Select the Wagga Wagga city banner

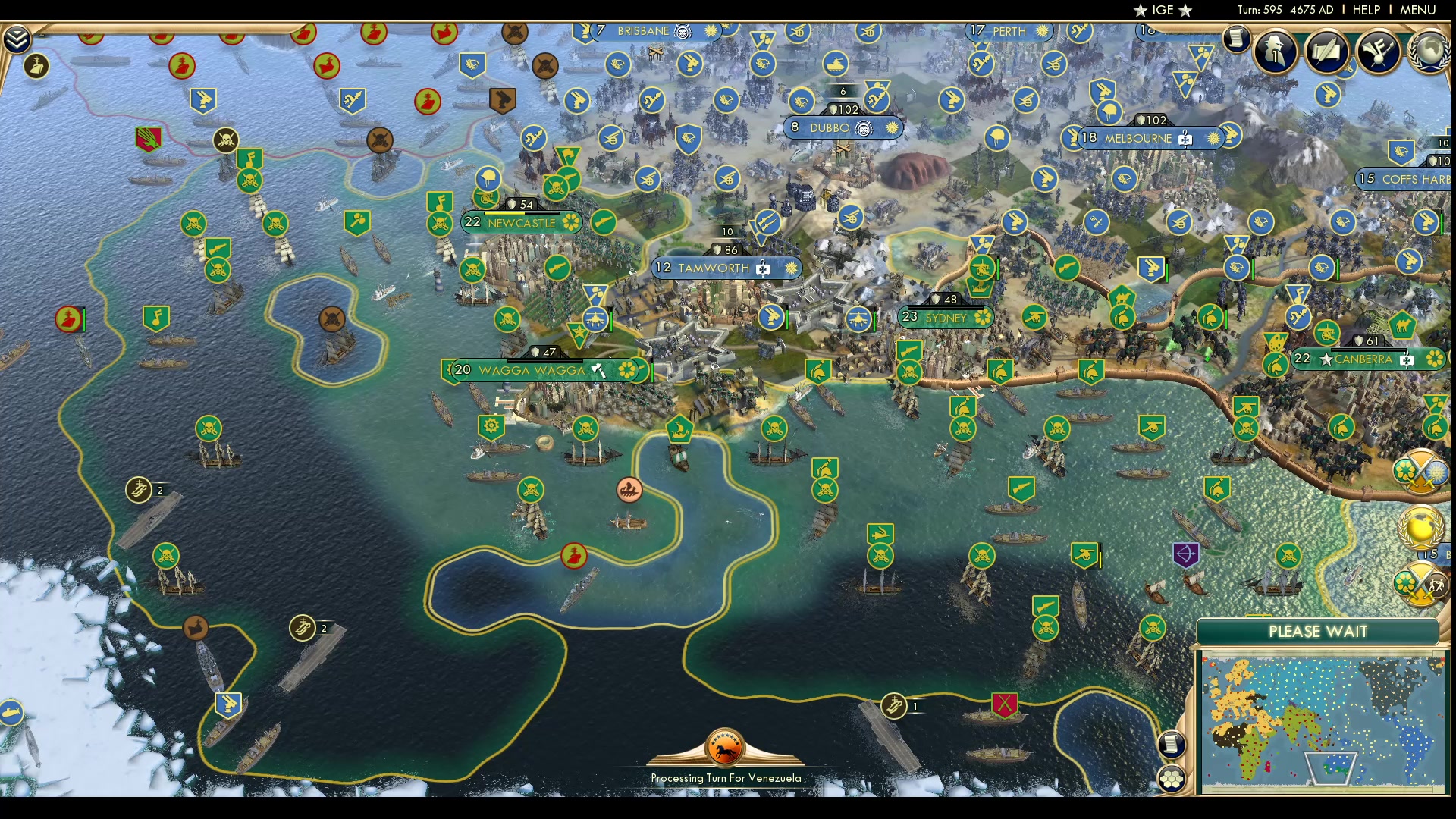(531, 370)
